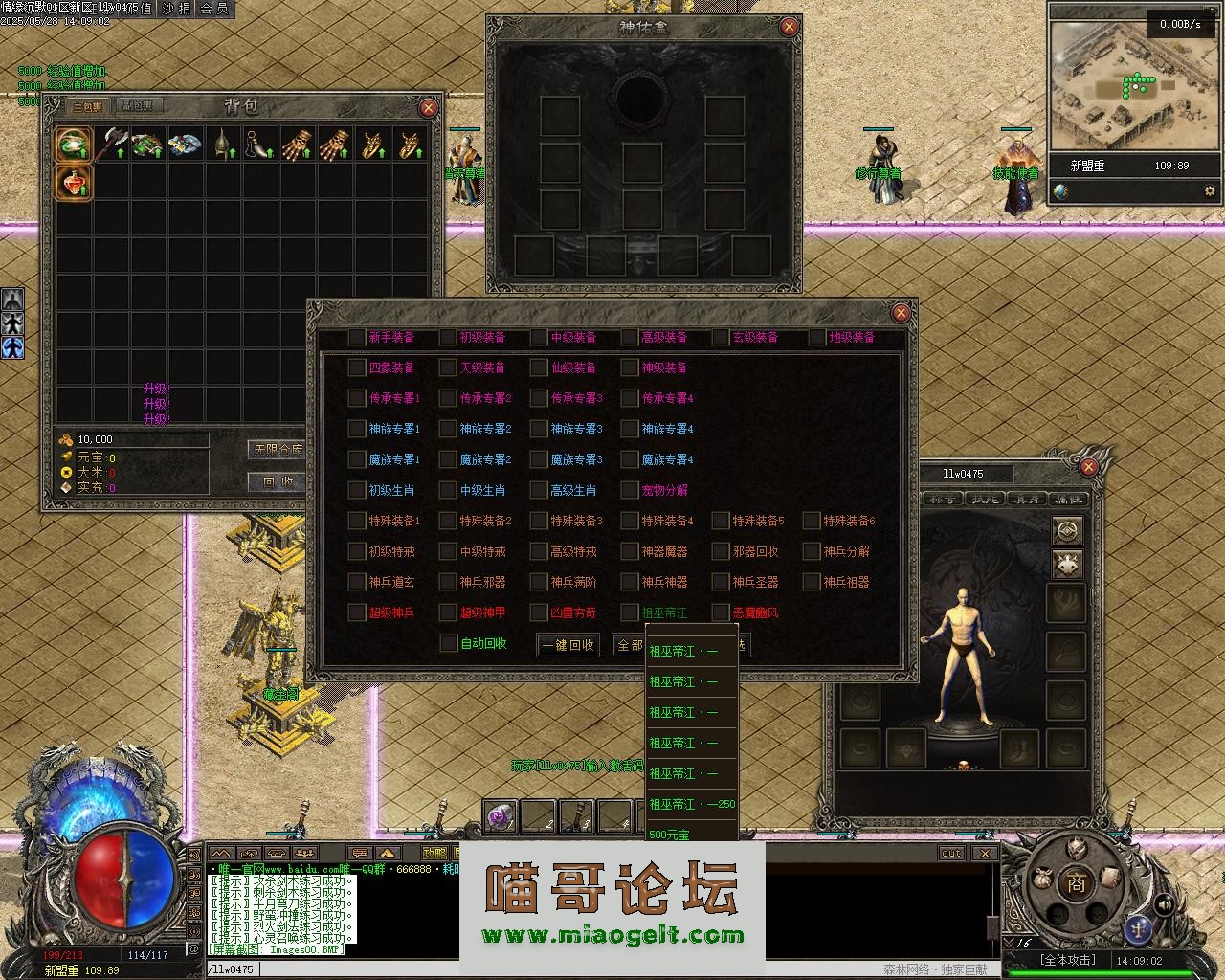Close the 神佑盒 window
This screenshot has height=980, width=1225.
[x=789, y=27]
